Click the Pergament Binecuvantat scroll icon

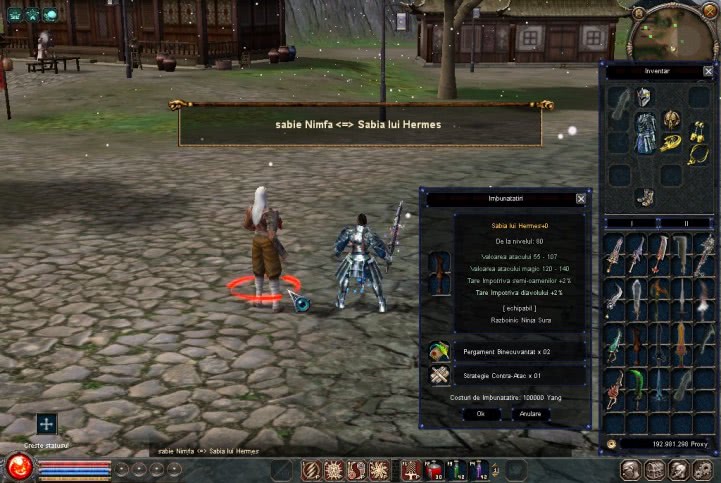point(438,351)
